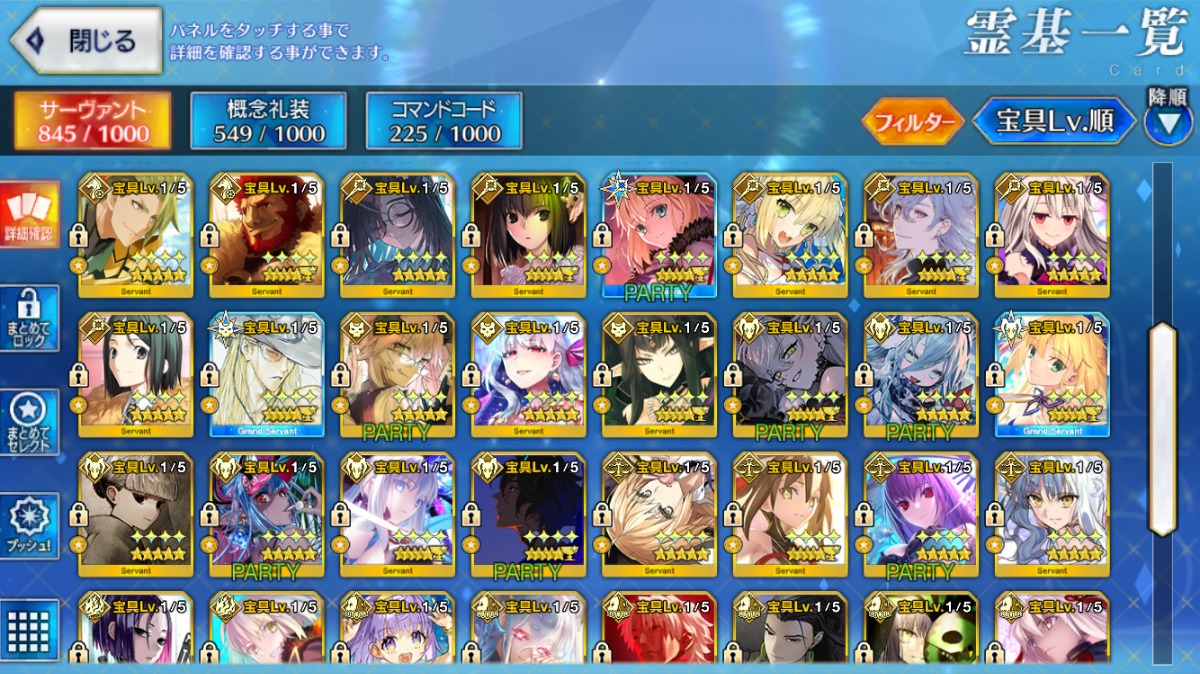The width and height of the screenshot is (1200, 674).
Task: Show the コマンドコード tab
Action: point(444,122)
